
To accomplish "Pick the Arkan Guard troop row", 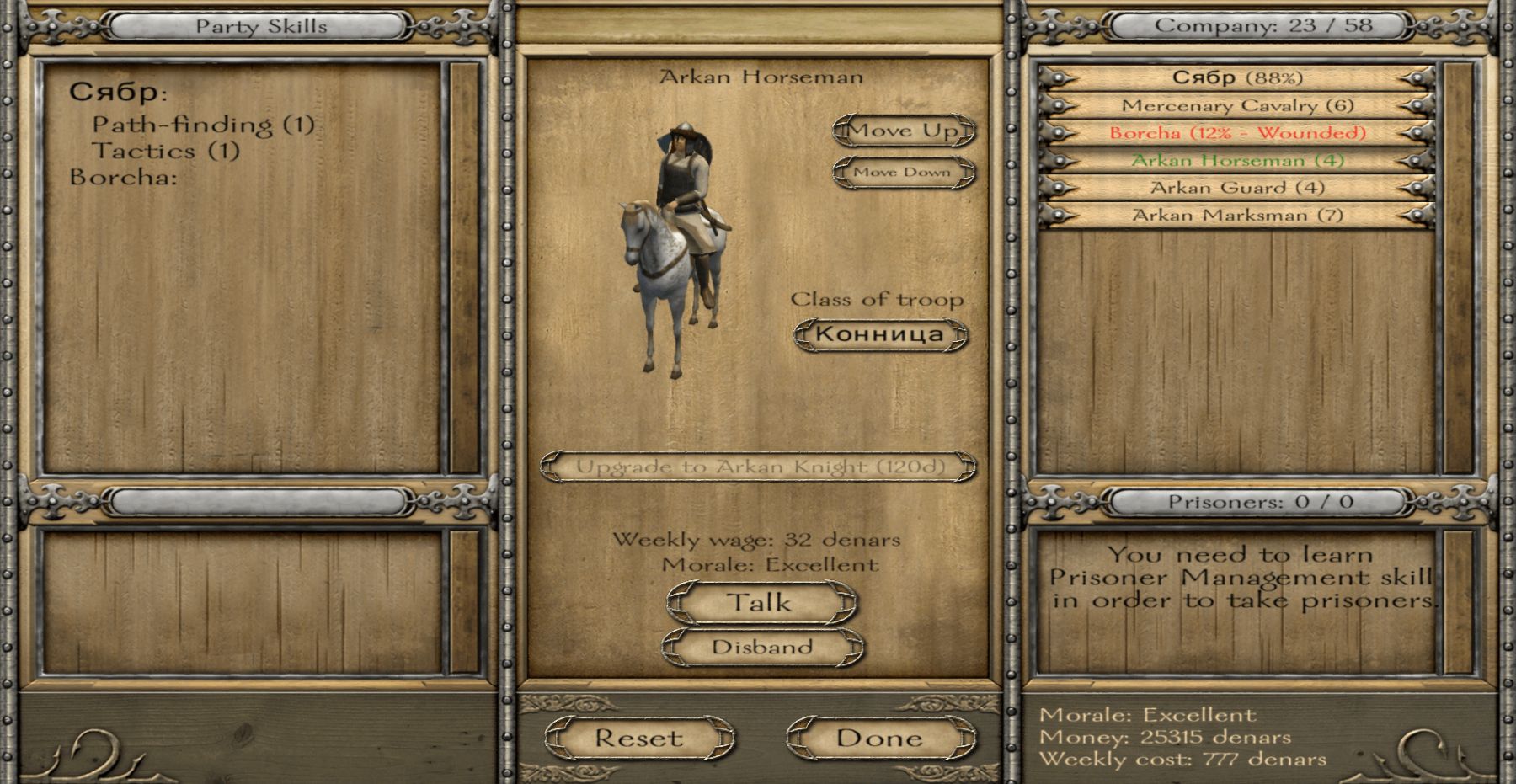I will (x=1236, y=188).
